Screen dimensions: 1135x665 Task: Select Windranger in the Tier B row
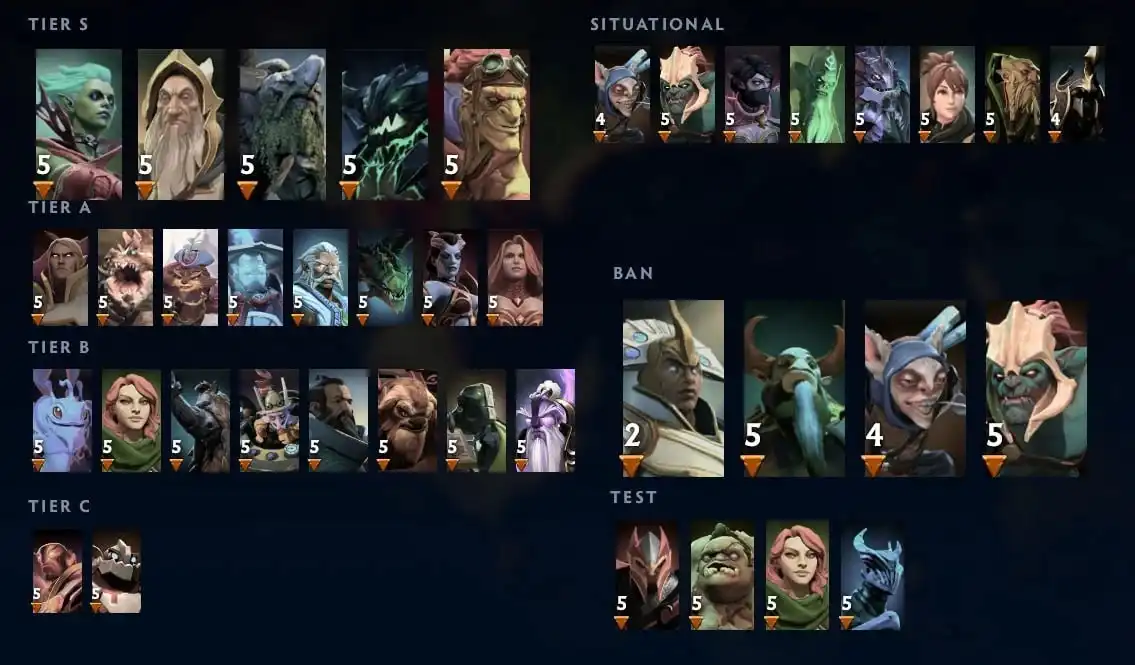131,420
